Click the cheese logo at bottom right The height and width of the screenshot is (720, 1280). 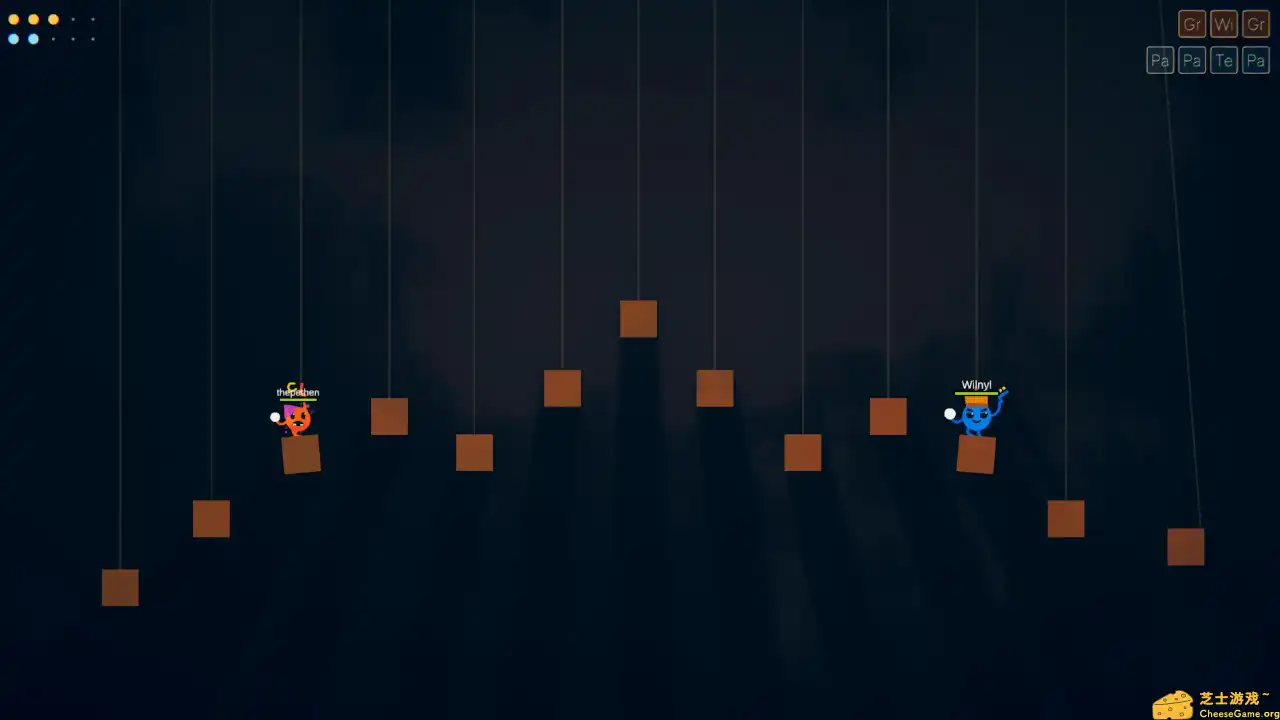point(1174,703)
